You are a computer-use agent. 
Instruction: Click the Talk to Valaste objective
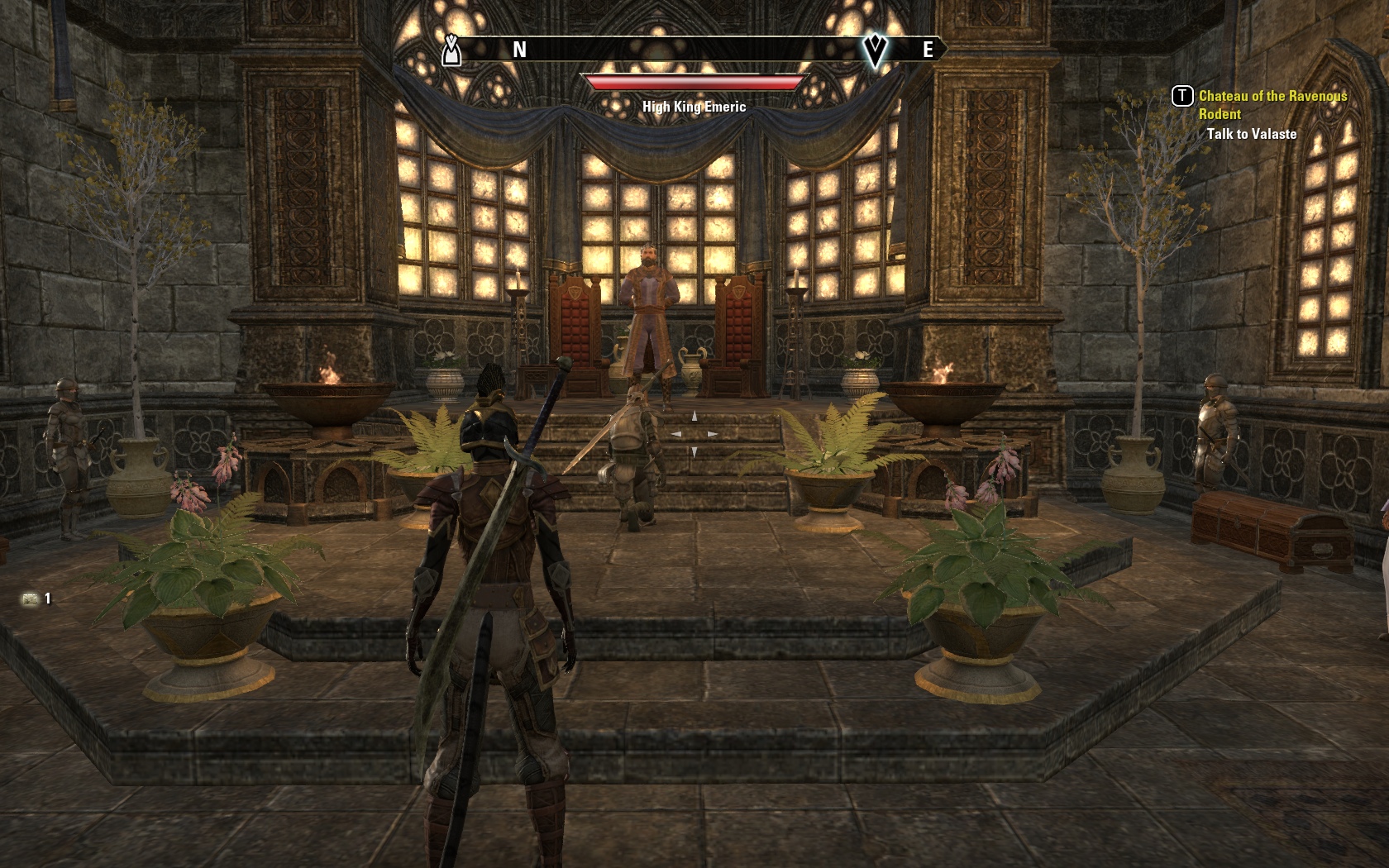coord(1251,134)
